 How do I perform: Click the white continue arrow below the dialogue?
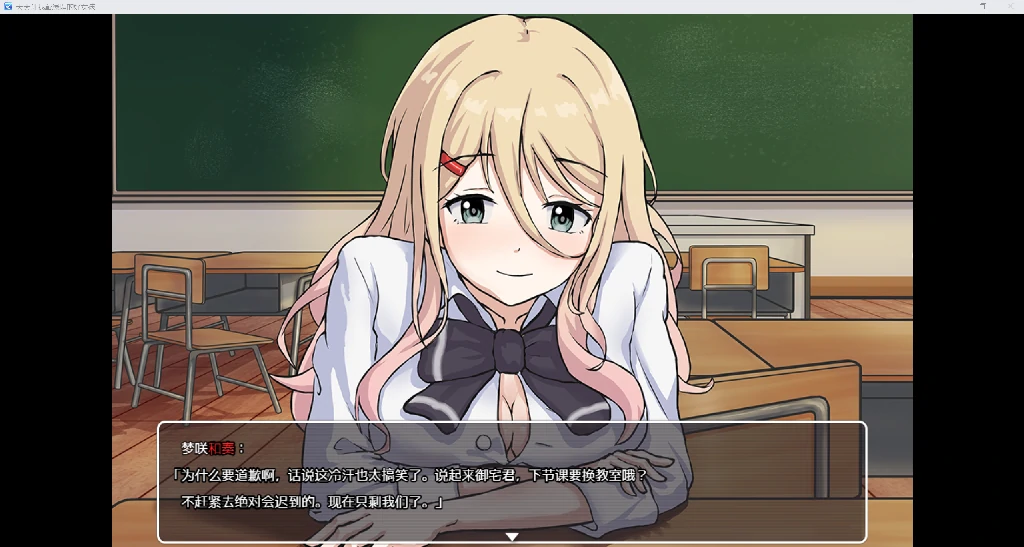tap(512, 537)
